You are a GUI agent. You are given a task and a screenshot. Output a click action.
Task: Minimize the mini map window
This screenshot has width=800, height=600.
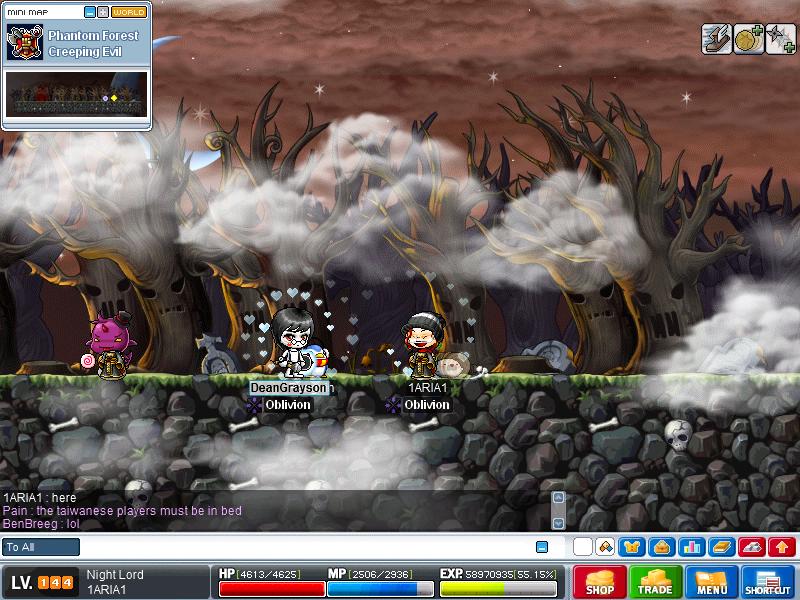[90, 12]
